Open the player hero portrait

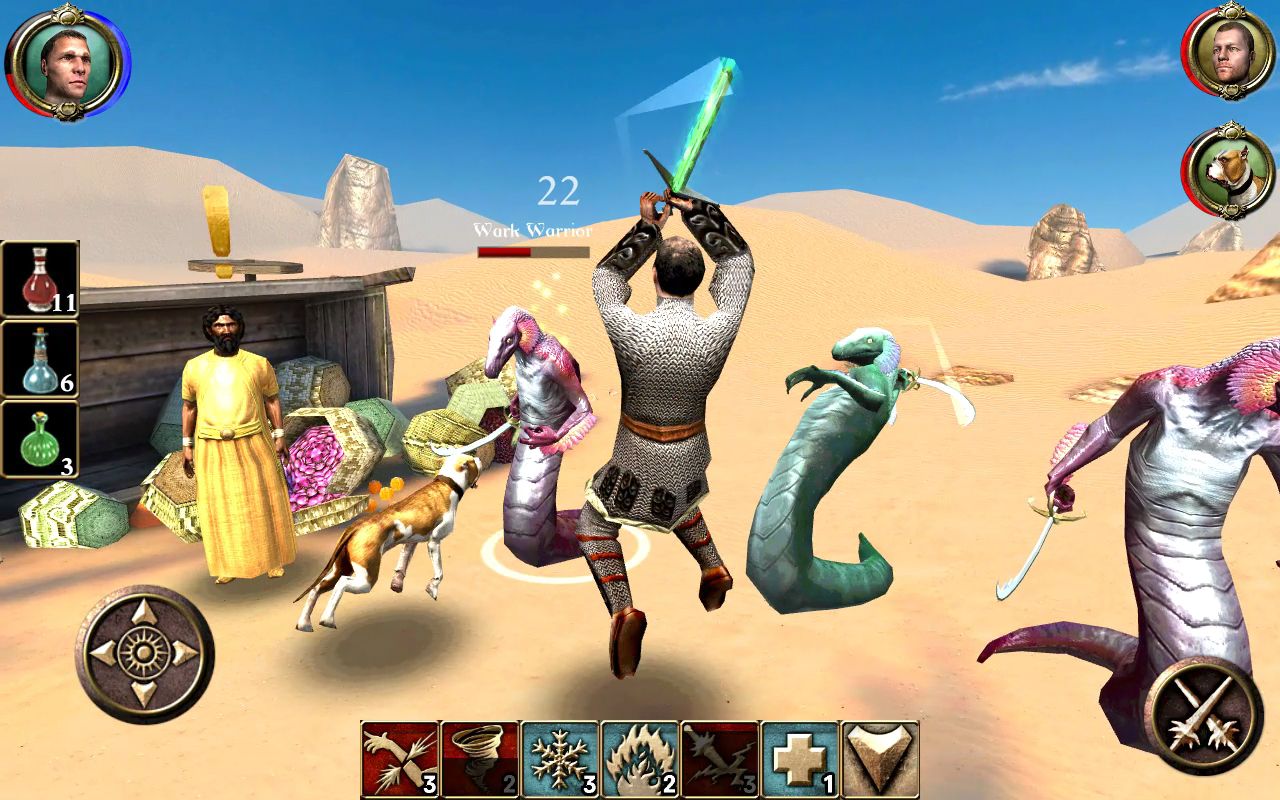[66, 62]
